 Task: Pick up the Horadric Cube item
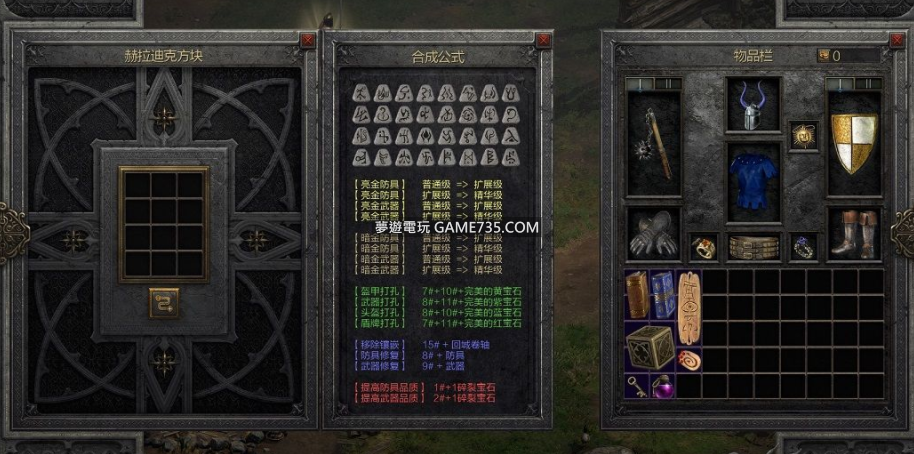tap(649, 347)
